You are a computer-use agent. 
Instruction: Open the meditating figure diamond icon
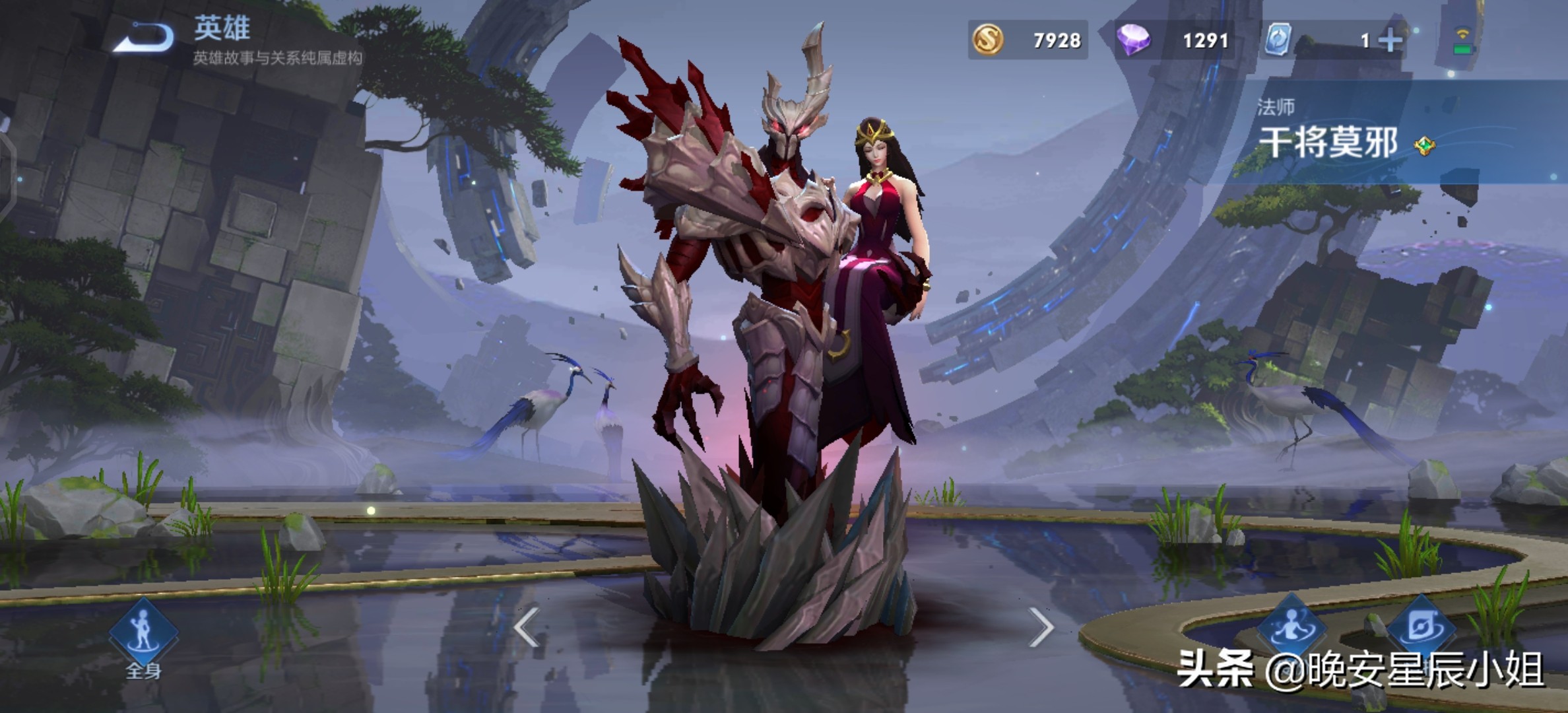pyautogui.click(x=1291, y=627)
